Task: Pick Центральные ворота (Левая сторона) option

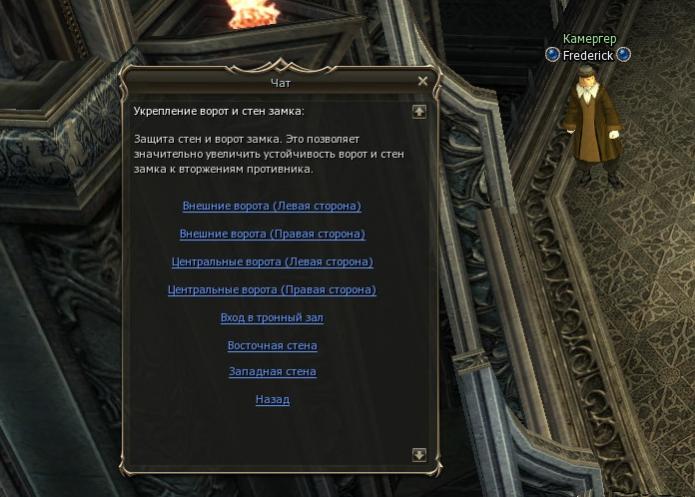Action: coord(272,262)
